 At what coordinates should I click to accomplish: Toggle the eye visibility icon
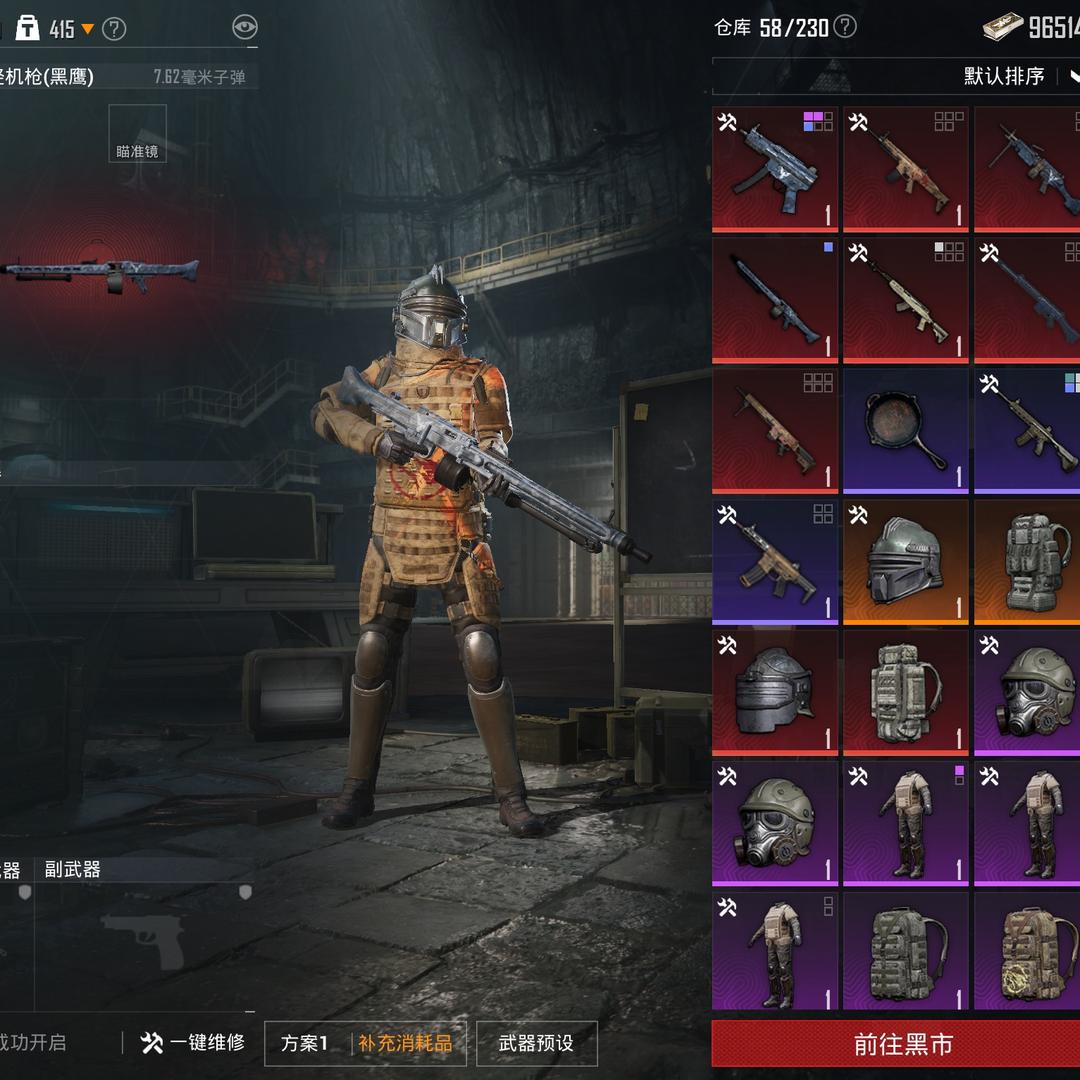(x=244, y=27)
